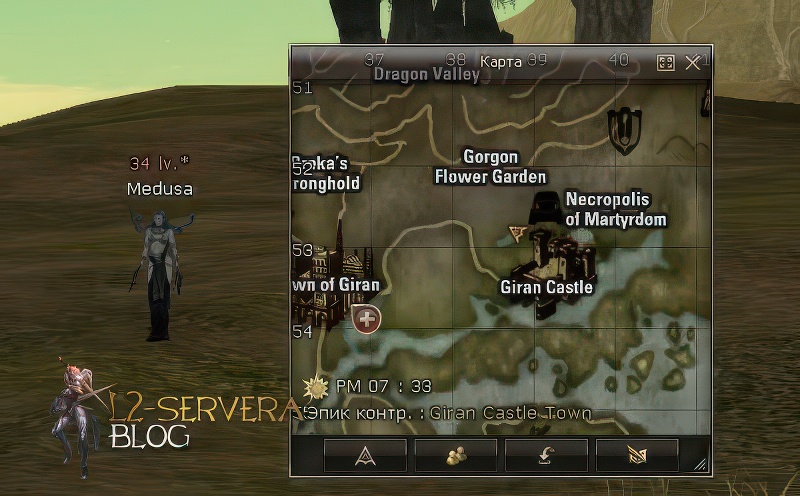Click the winged emblem button below the map

[637, 455]
